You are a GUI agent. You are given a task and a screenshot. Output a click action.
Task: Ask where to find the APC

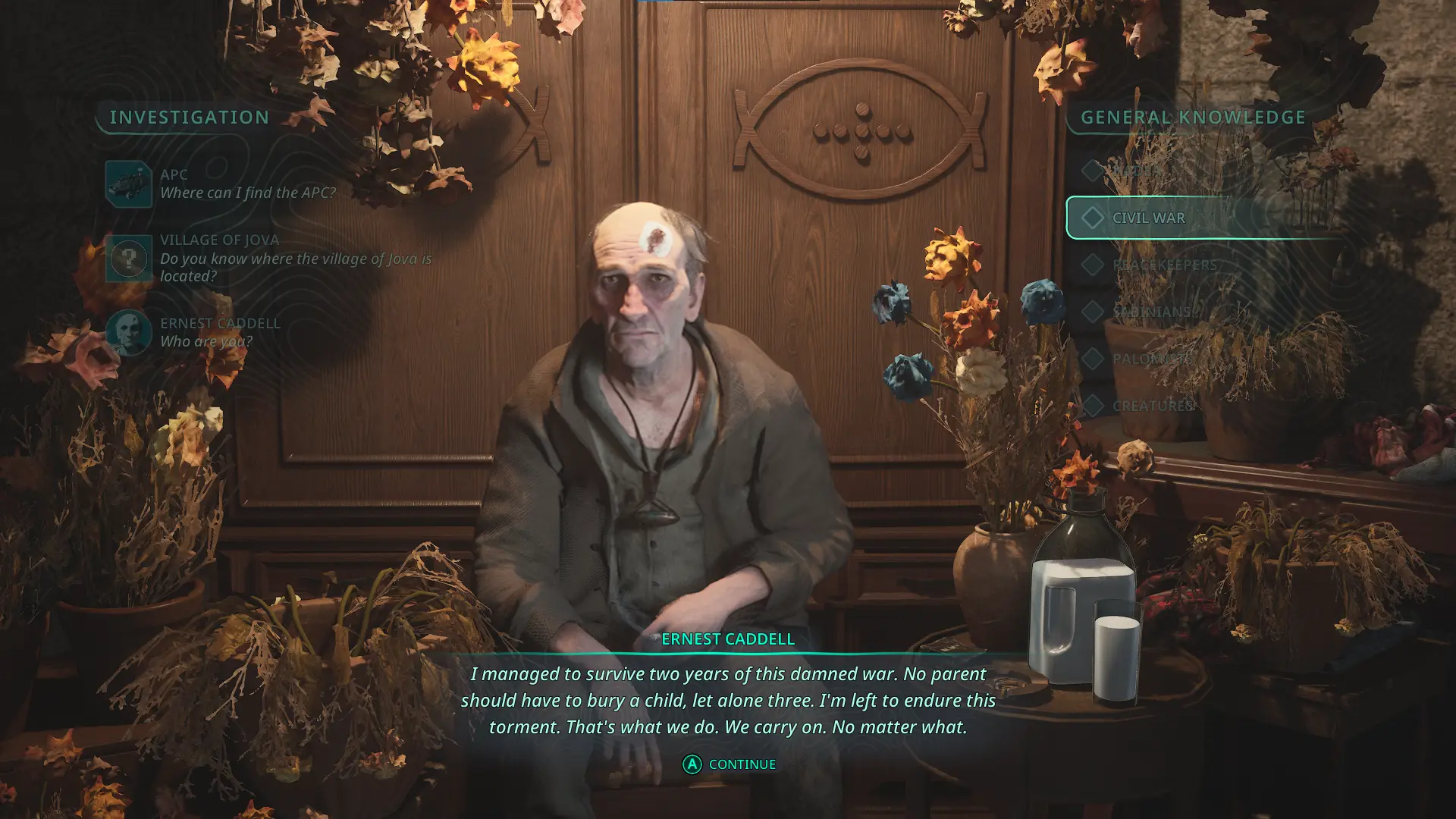(247, 184)
